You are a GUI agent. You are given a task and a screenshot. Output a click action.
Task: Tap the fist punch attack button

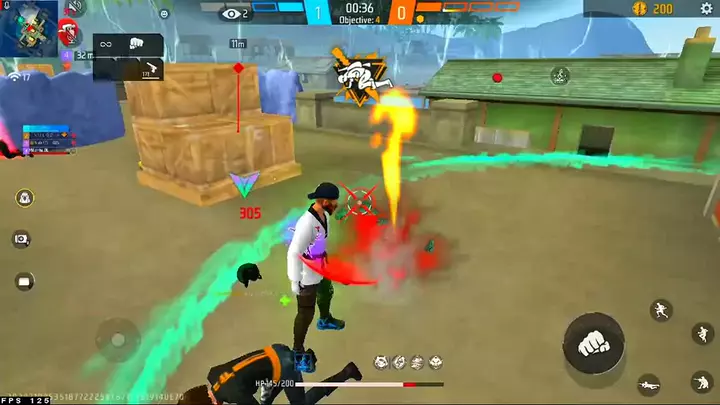[x=593, y=343]
